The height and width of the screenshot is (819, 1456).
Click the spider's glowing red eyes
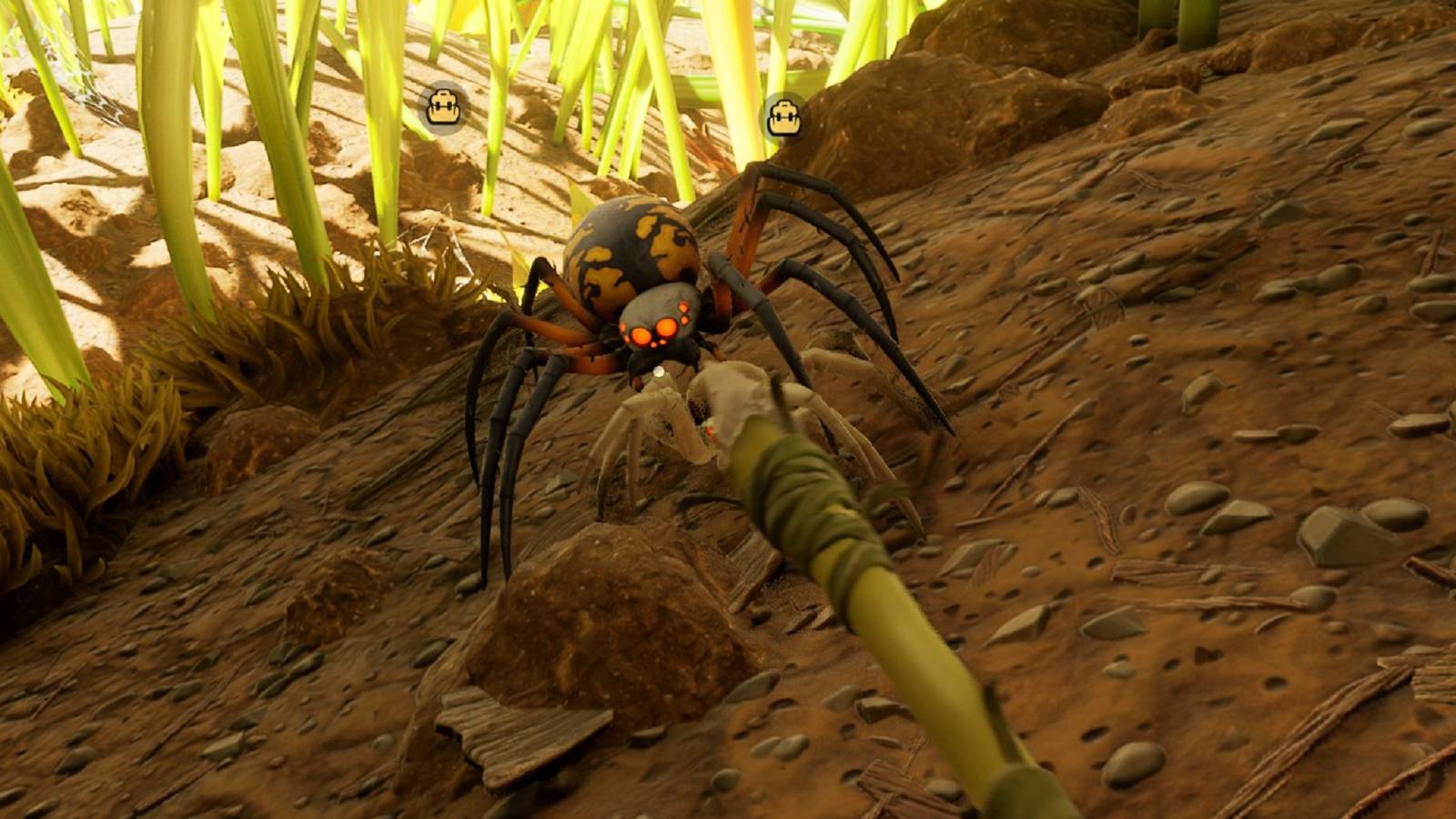coord(652,328)
